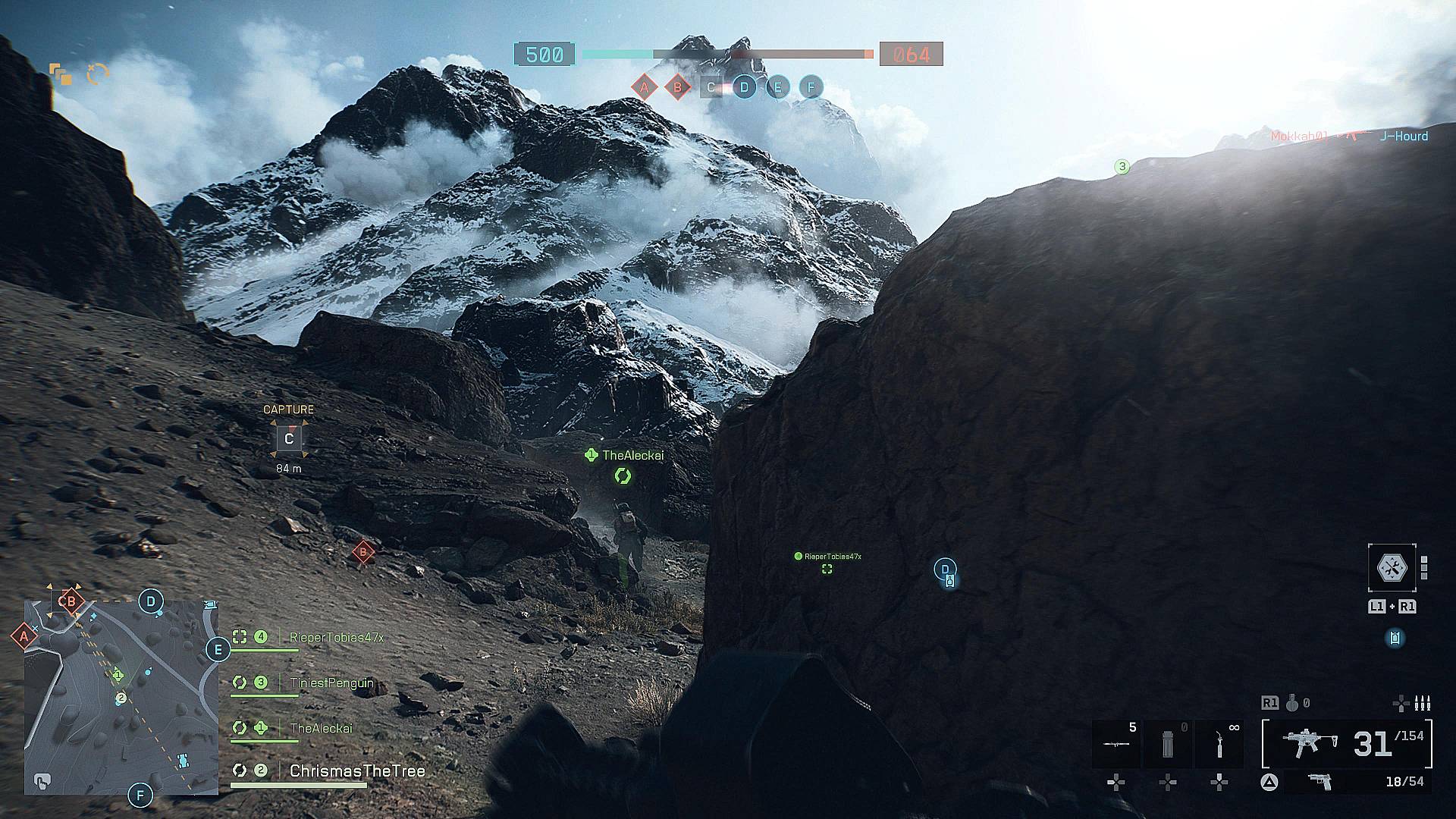Click the orange circular crosshair icon at top-left
Image resolution: width=1456 pixels, height=819 pixels.
tap(98, 73)
